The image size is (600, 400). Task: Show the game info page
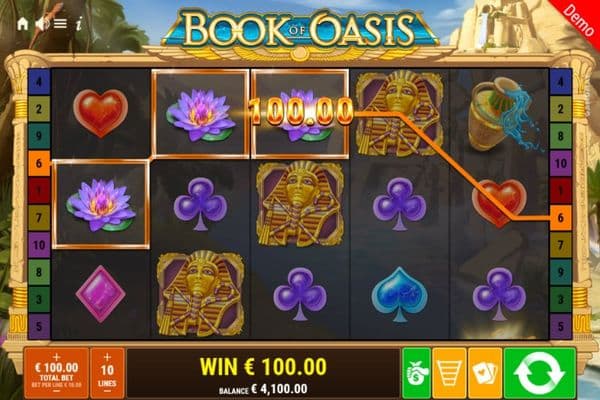tap(78, 22)
